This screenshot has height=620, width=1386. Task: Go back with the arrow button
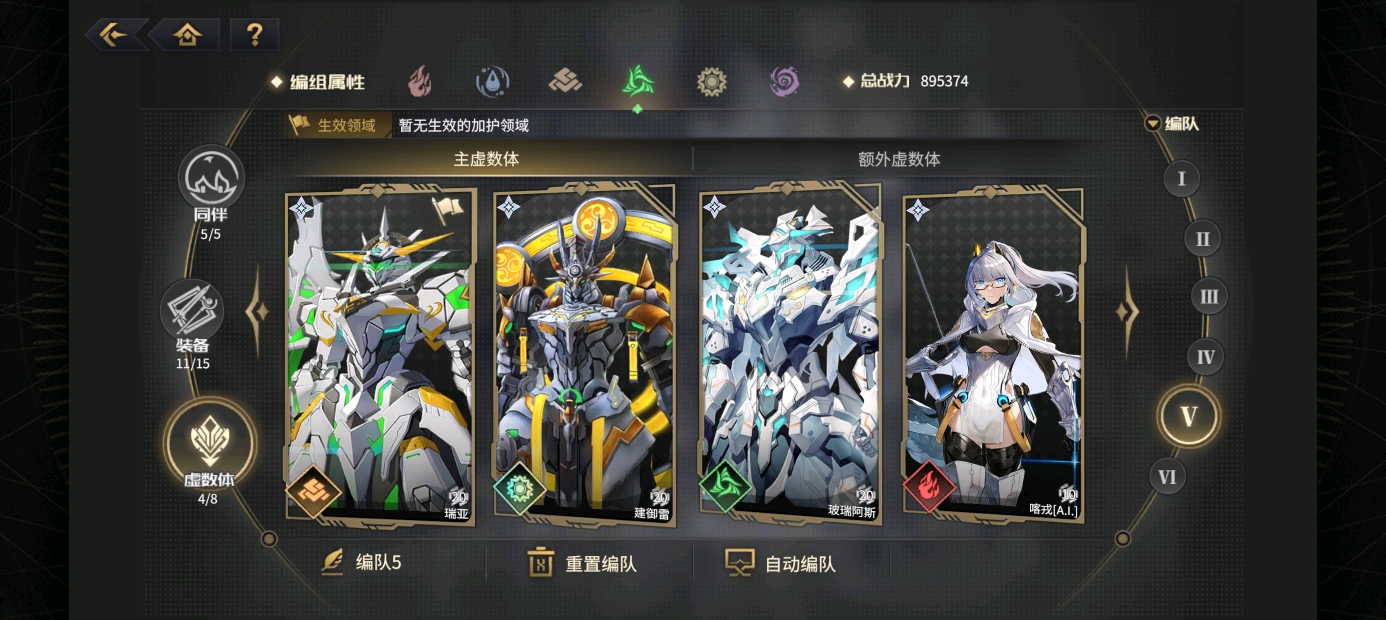[113, 35]
